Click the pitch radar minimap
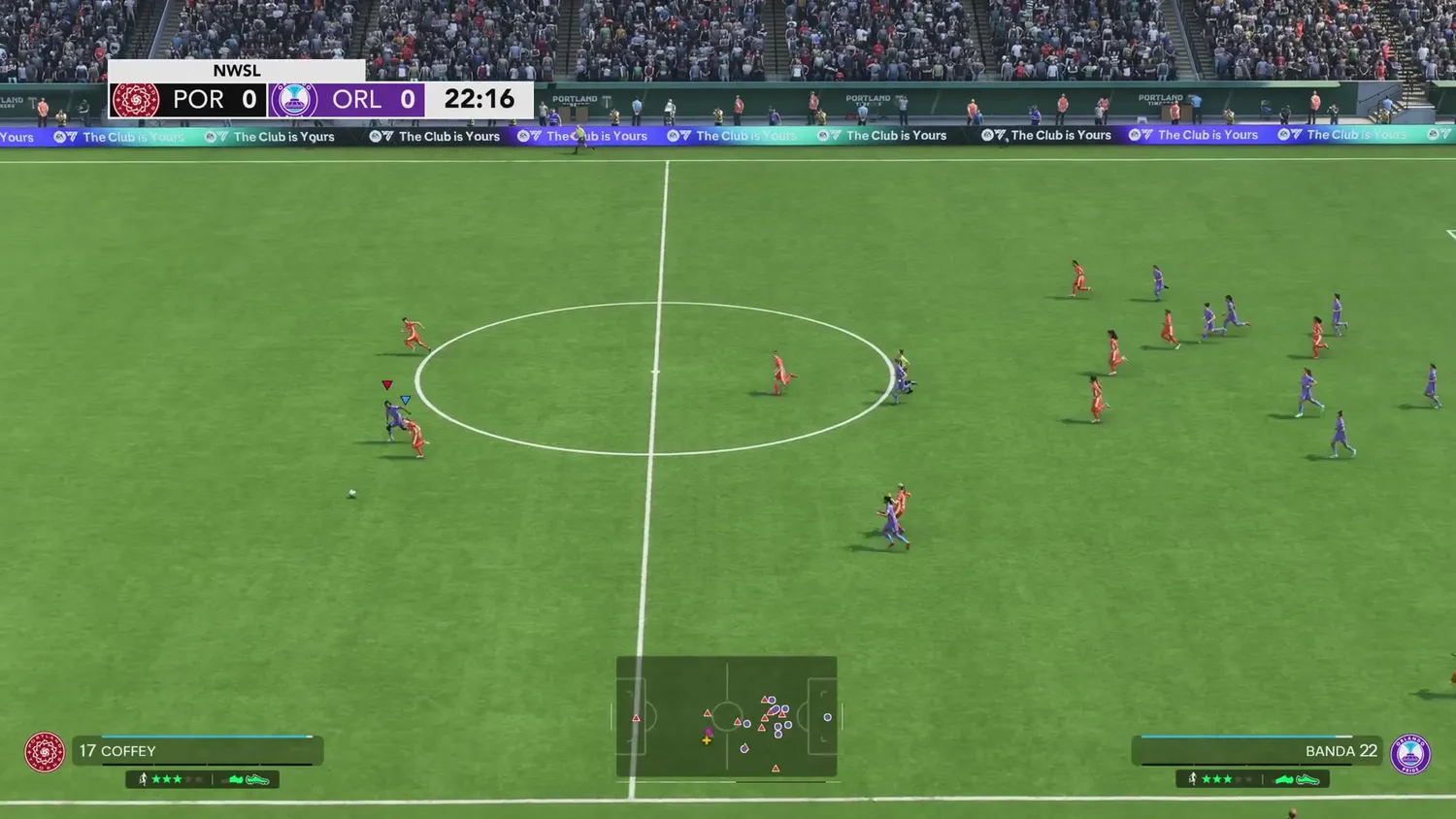The width and height of the screenshot is (1456, 819). (x=727, y=718)
